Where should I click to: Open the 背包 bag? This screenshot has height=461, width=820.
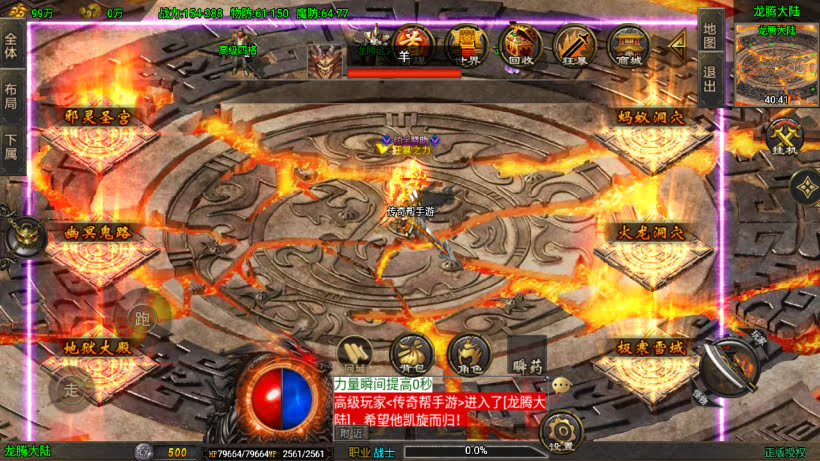click(x=411, y=354)
